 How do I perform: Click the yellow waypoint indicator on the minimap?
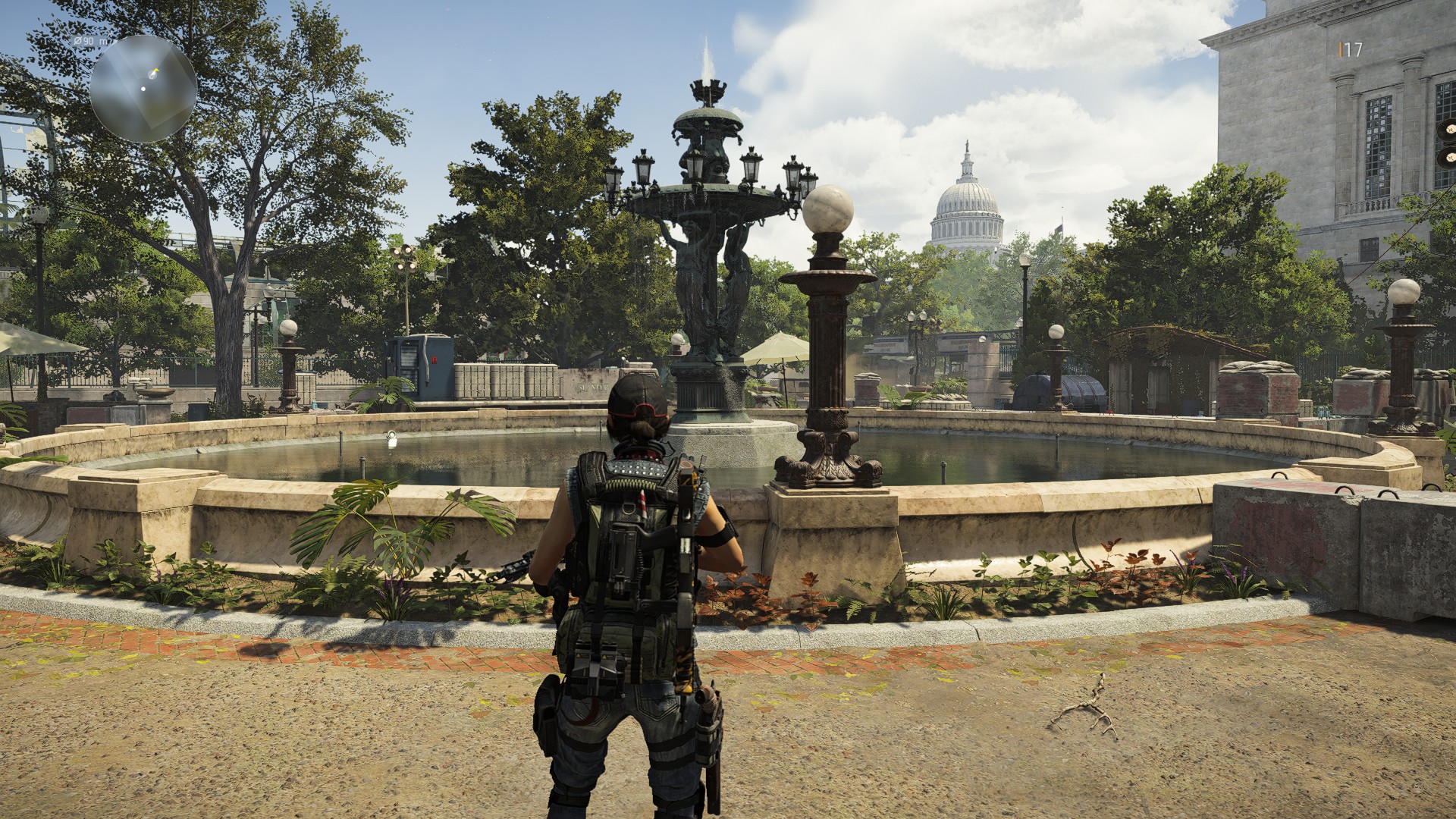tap(155, 70)
